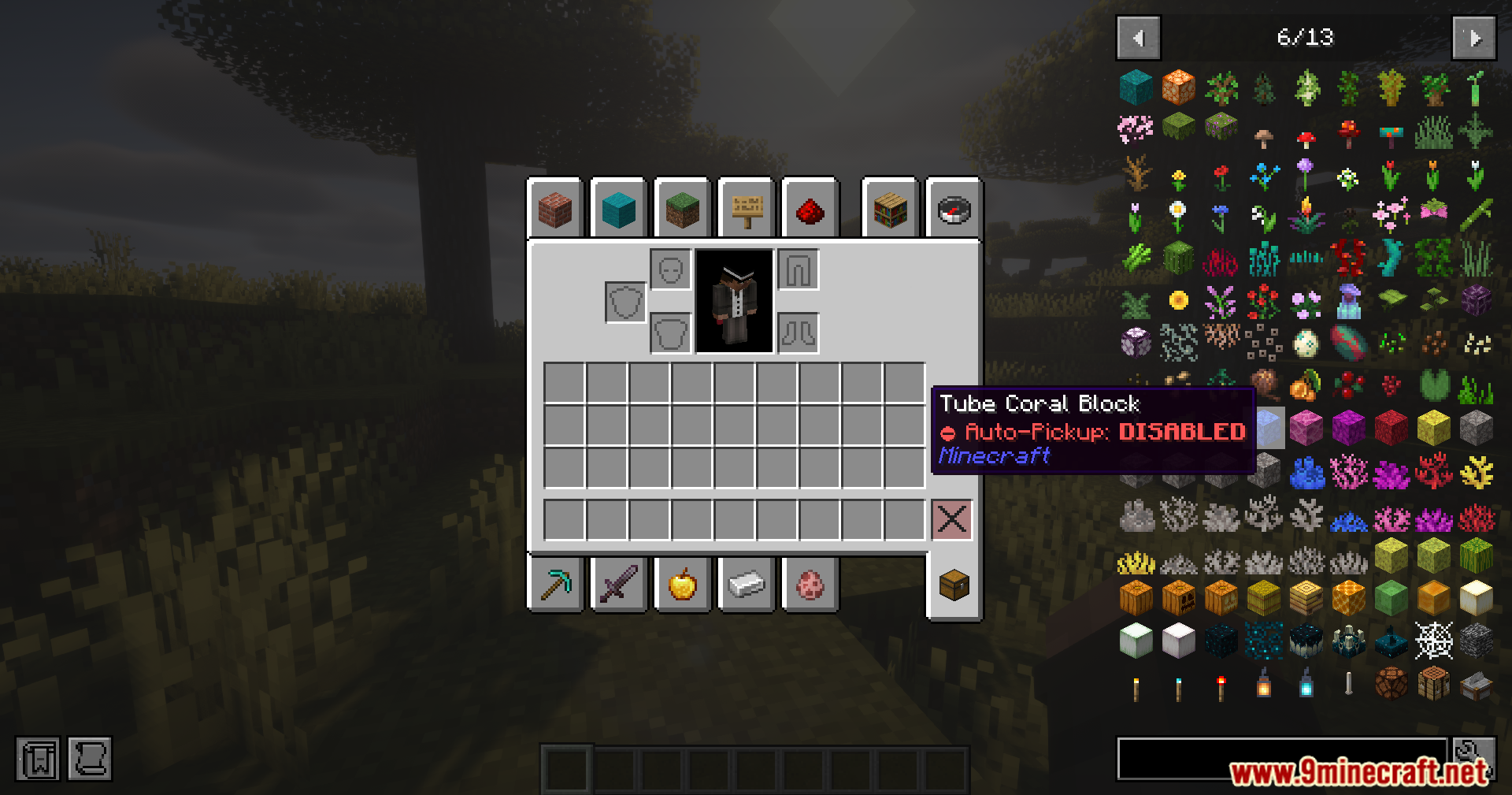Switch to the Building Blocks brick tab
The width and height of the screenshot is (1512, 795).
click(556, 208)
